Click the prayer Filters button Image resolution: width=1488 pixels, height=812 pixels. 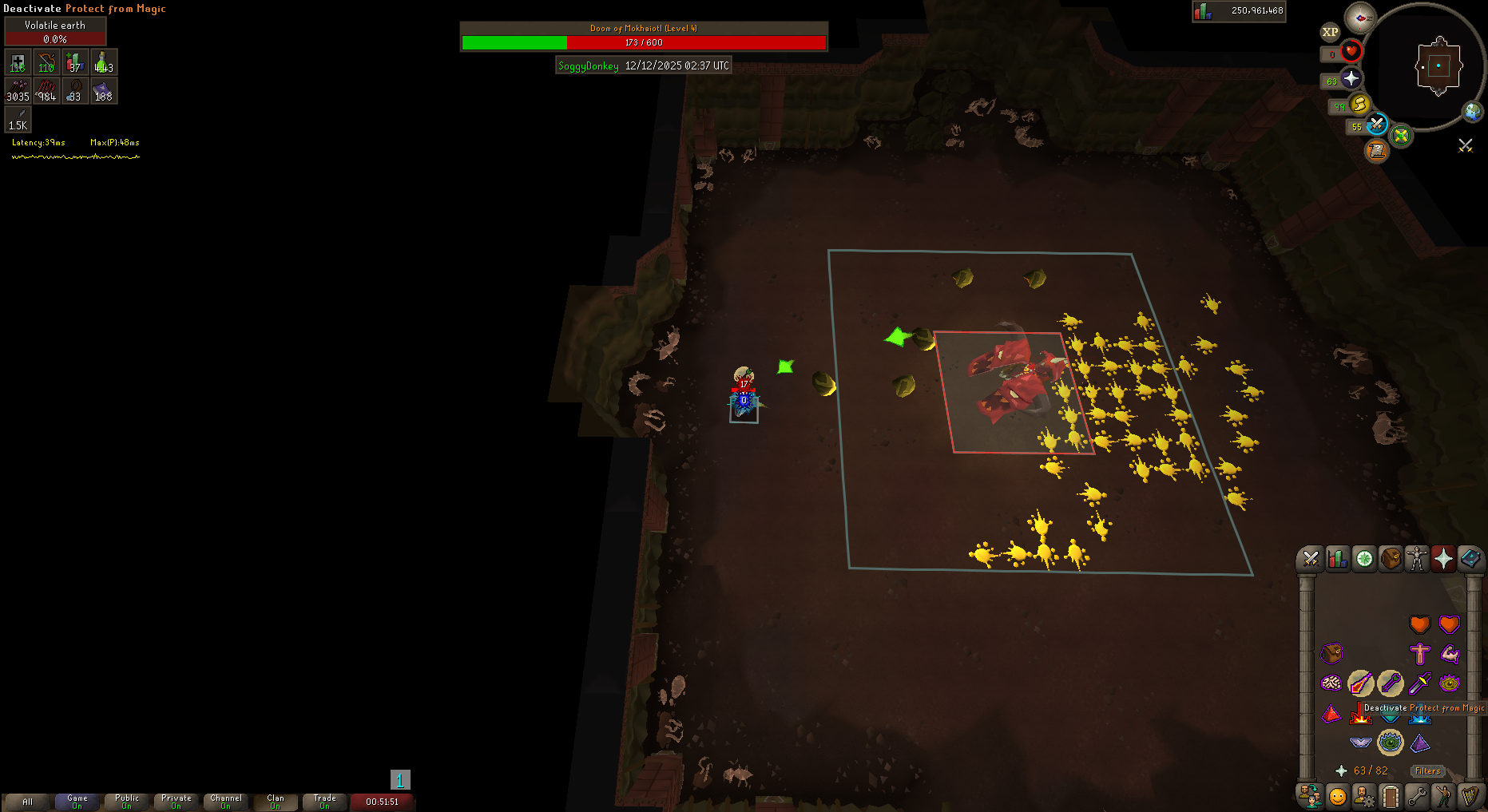coord(1427,771)
